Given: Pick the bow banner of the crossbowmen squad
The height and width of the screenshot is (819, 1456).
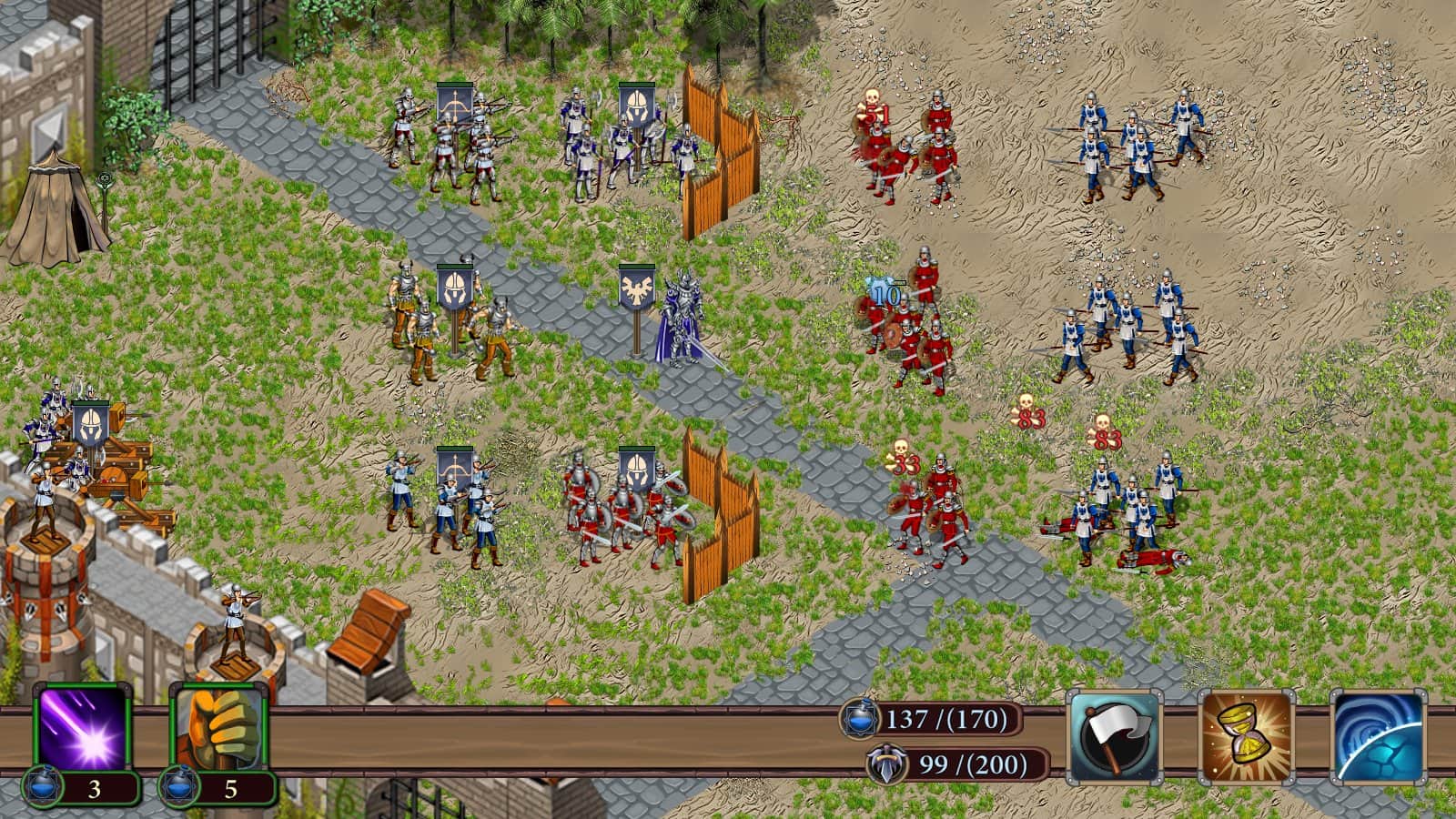Looking at the screenshot, I should 454,104.
